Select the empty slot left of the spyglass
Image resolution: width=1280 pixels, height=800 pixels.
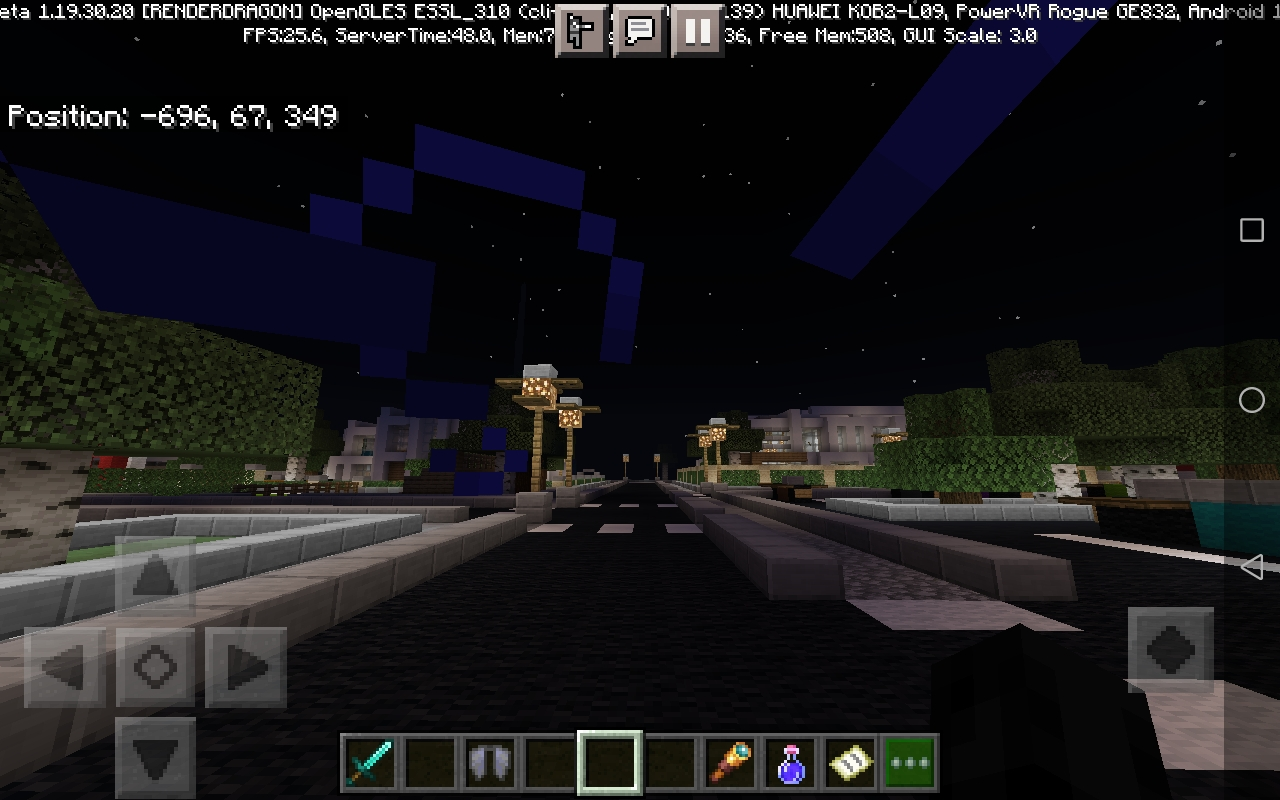pos(669,761)
